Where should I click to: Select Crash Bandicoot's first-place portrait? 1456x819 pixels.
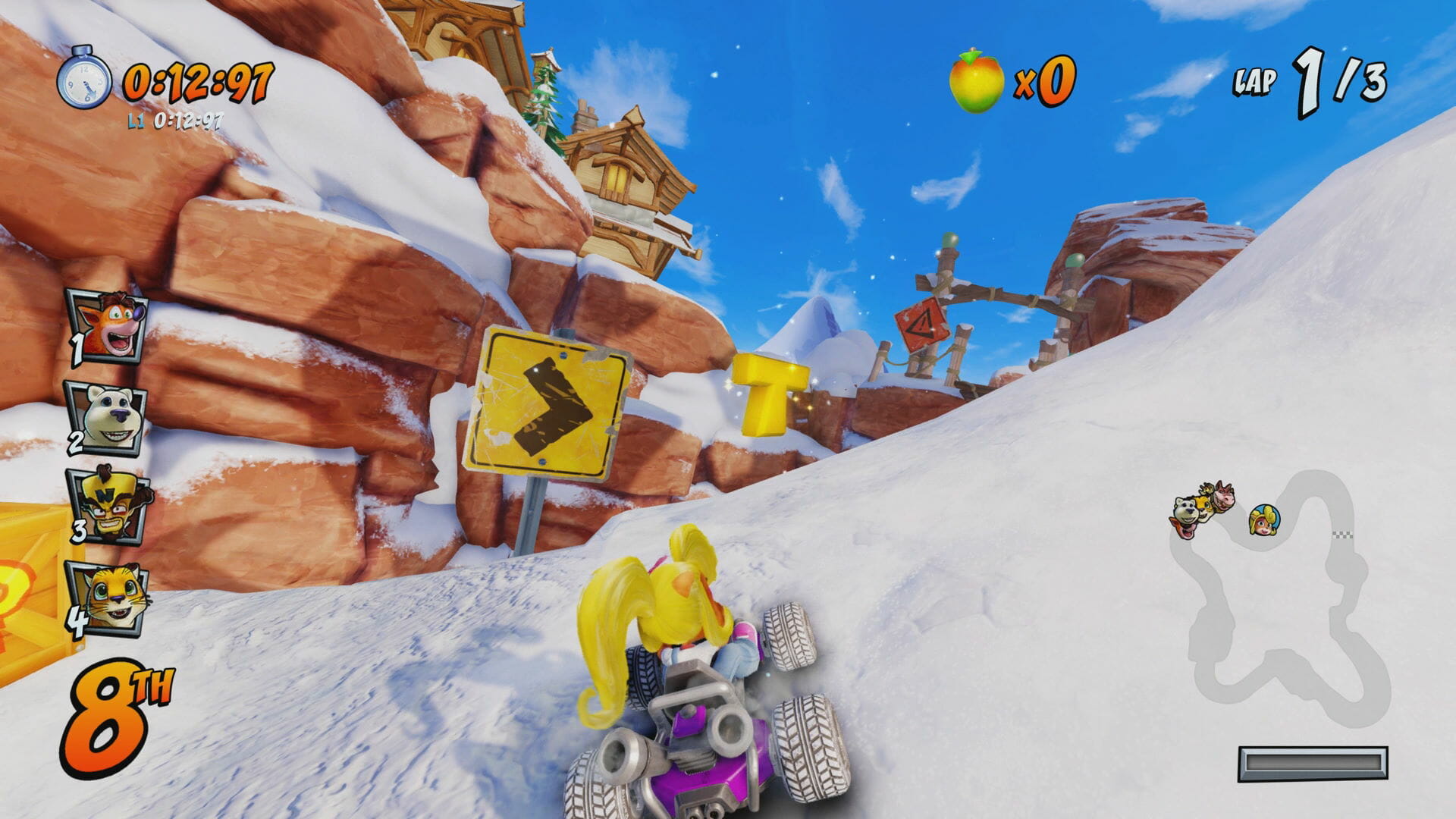(x=108, y=326)
